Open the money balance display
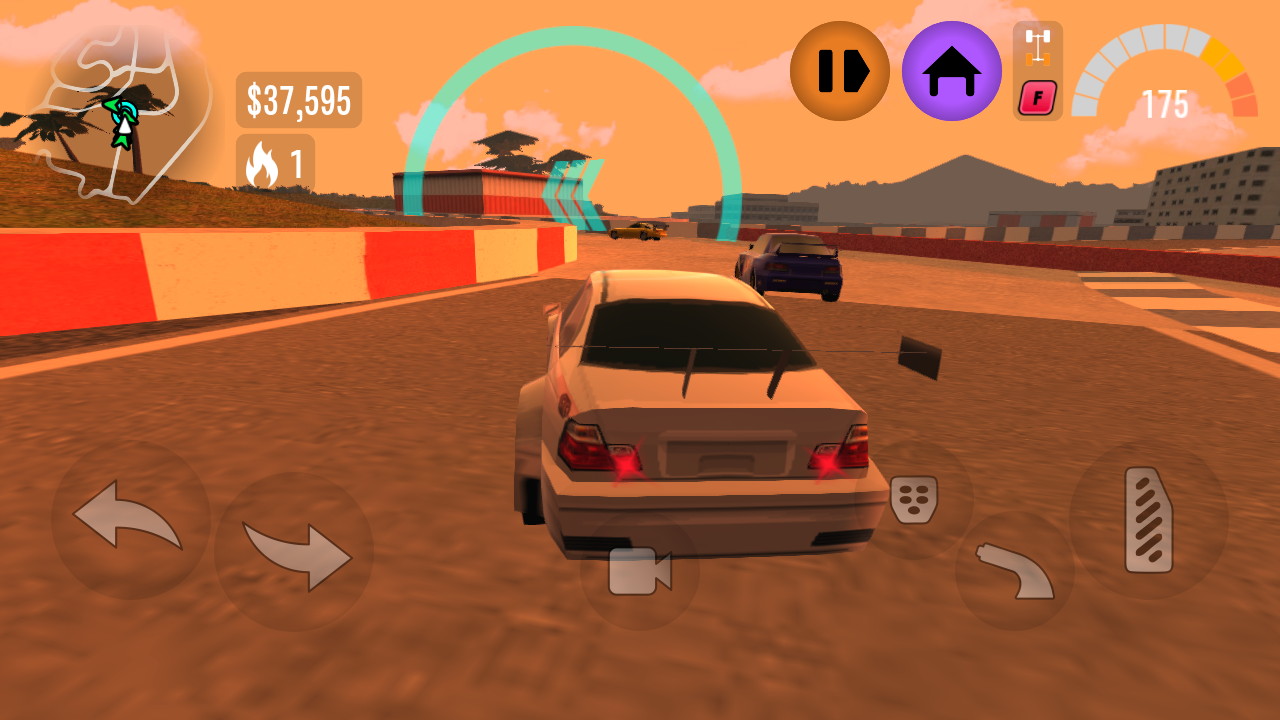Screen dimensions: 1280x720 296,98
